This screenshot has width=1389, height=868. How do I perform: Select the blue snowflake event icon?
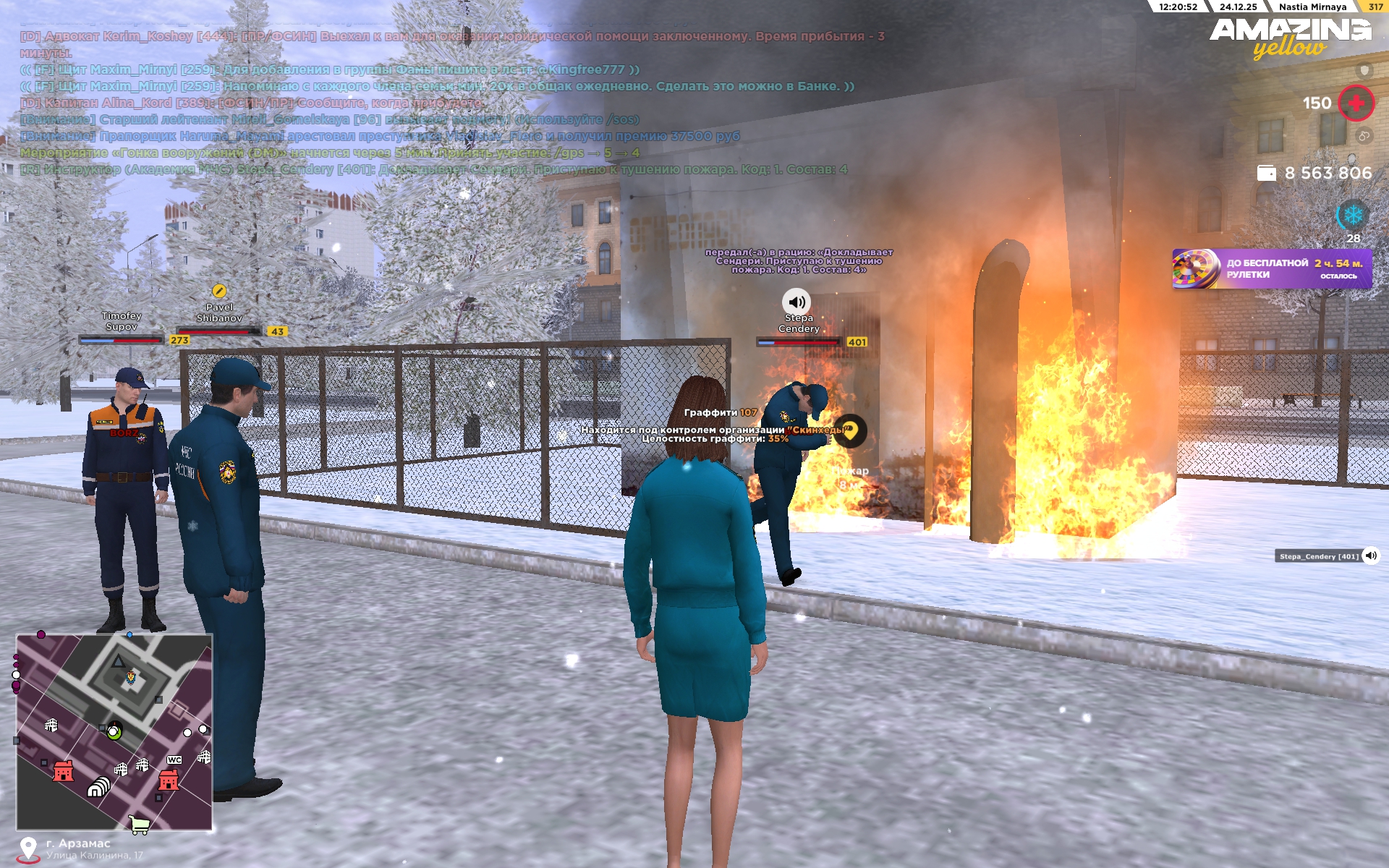click(x=1353, y=215)
